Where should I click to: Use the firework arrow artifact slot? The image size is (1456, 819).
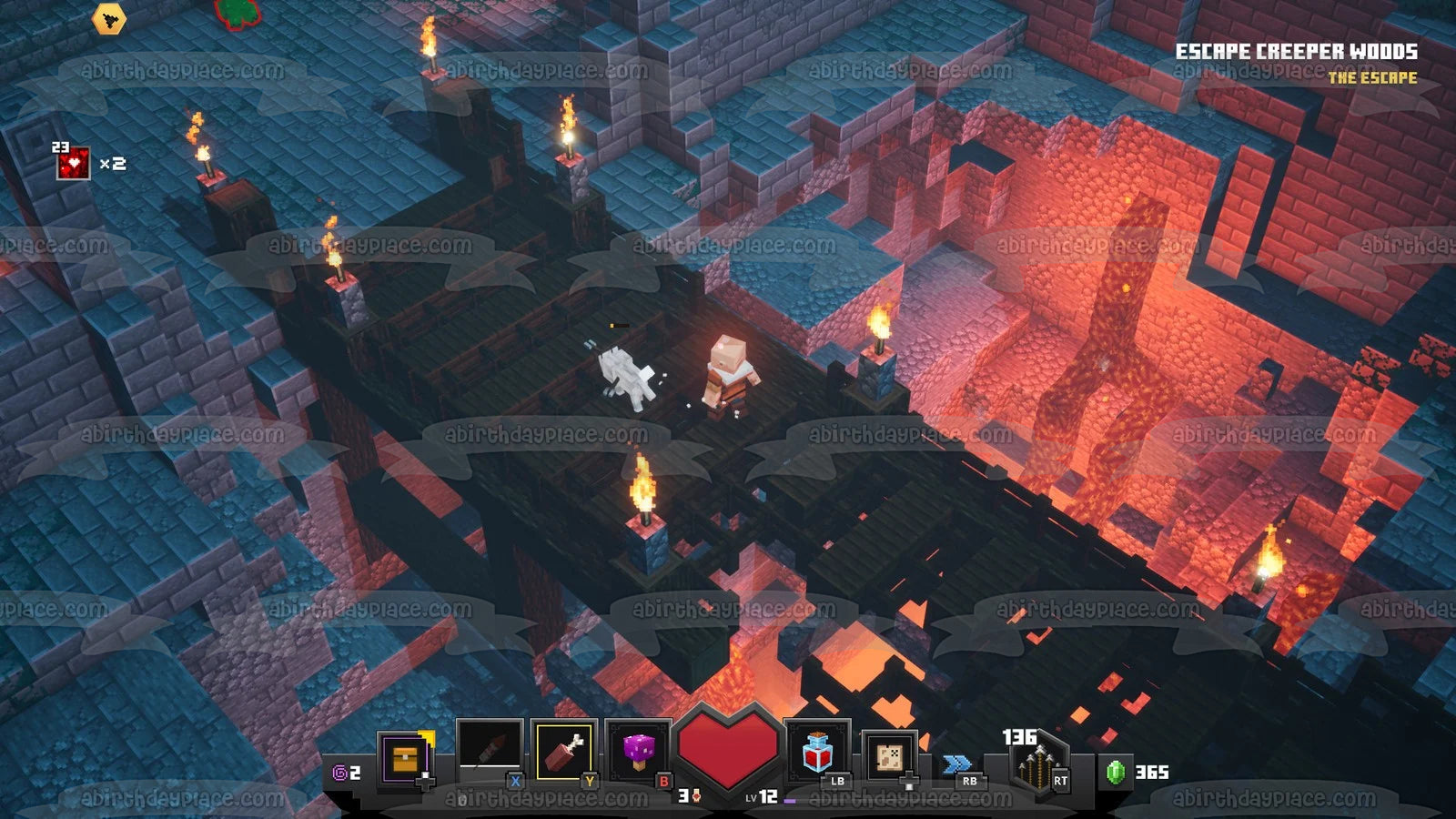490,752
